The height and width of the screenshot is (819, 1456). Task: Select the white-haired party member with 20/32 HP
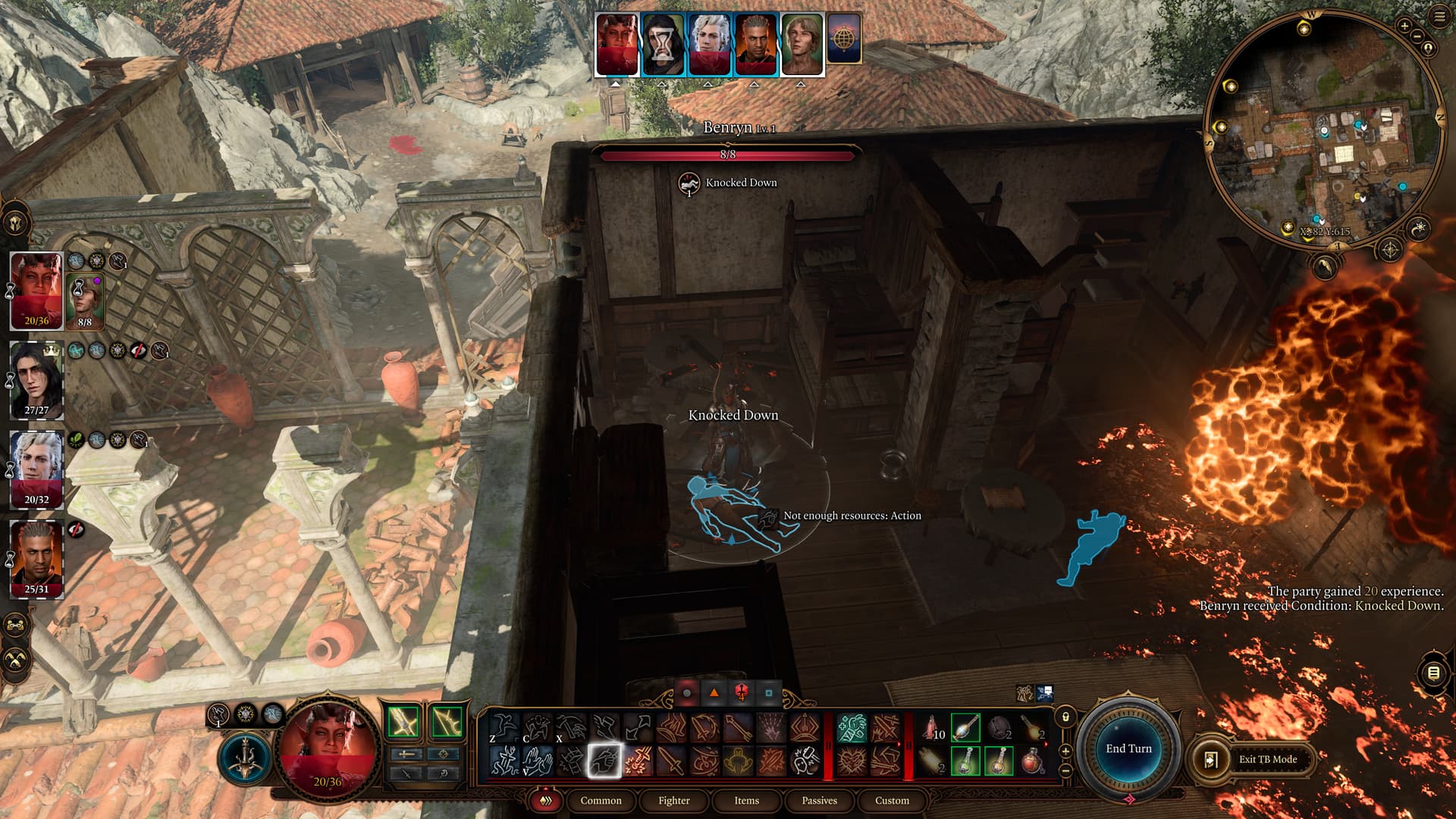coord(36,469)
